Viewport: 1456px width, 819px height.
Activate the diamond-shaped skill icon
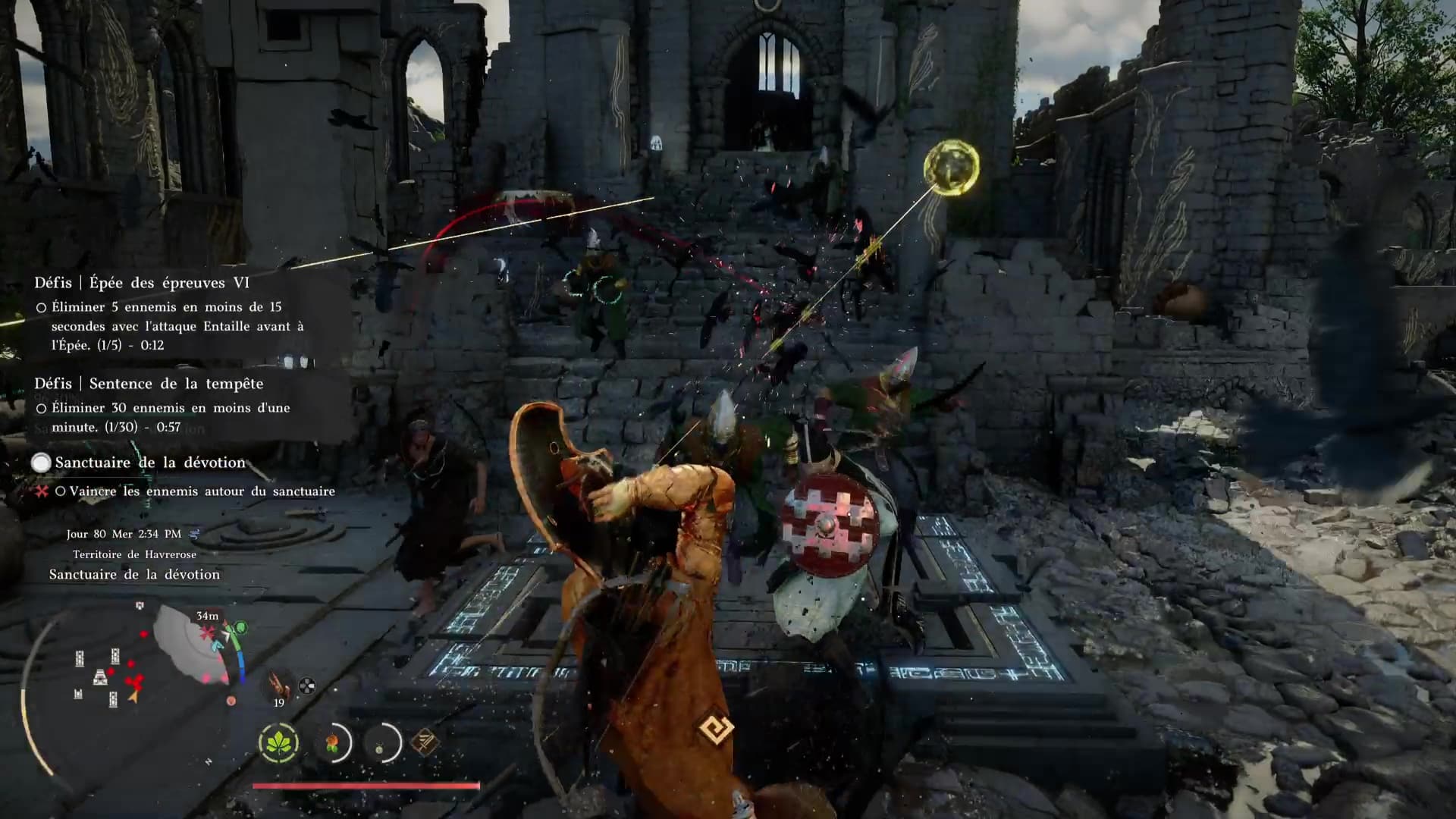pos(425,742)
